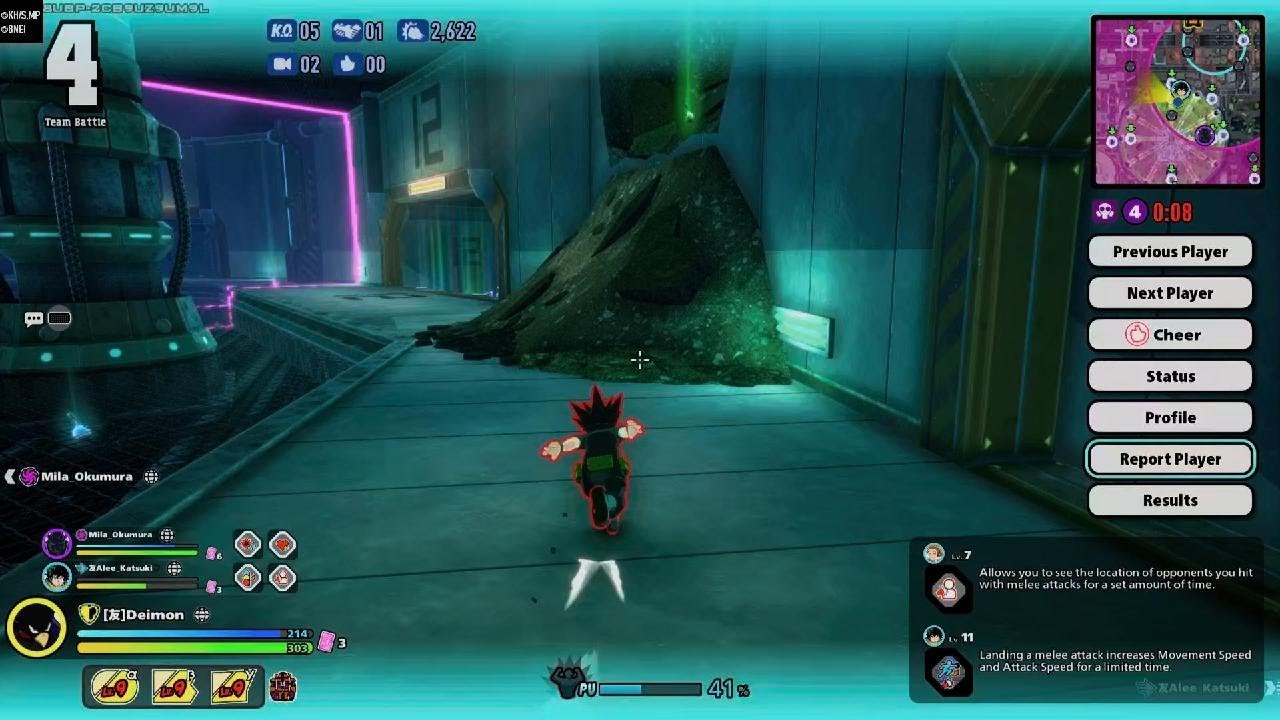Viewport: 1280px width, 720px height.
Task: Click the item icon beside skill cards
Action: pos(284,687)
